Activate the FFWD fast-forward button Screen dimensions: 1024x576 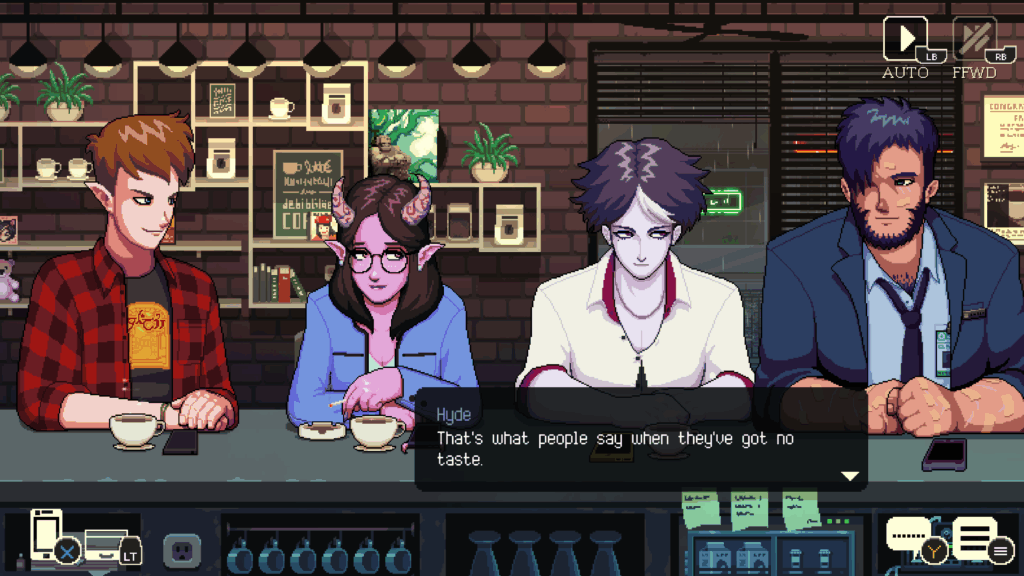click(973, 41)
